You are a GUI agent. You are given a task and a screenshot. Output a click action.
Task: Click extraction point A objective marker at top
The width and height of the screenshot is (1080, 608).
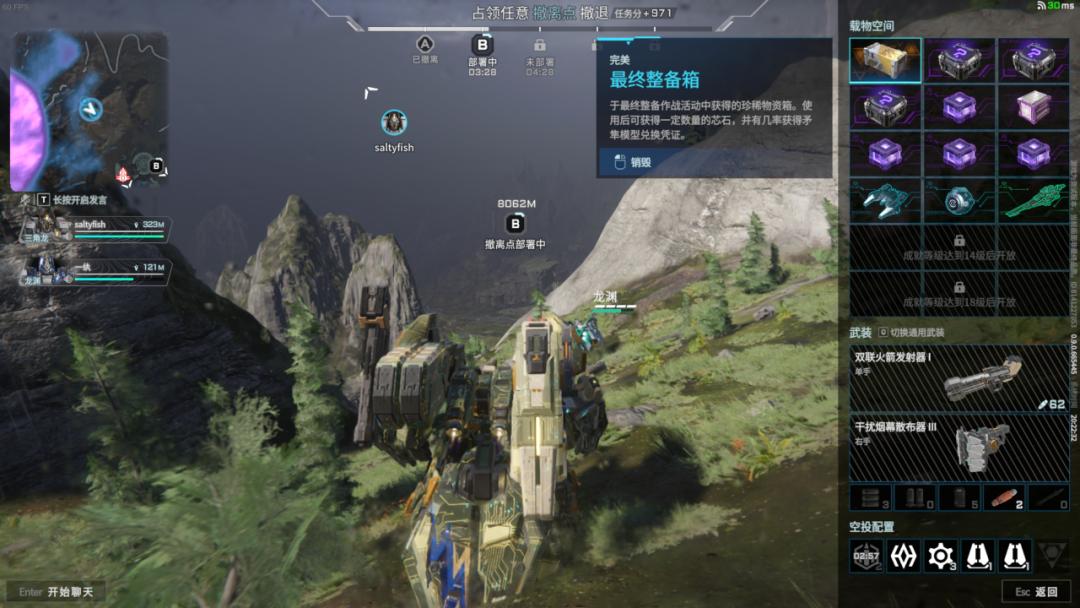coord(425,45)
